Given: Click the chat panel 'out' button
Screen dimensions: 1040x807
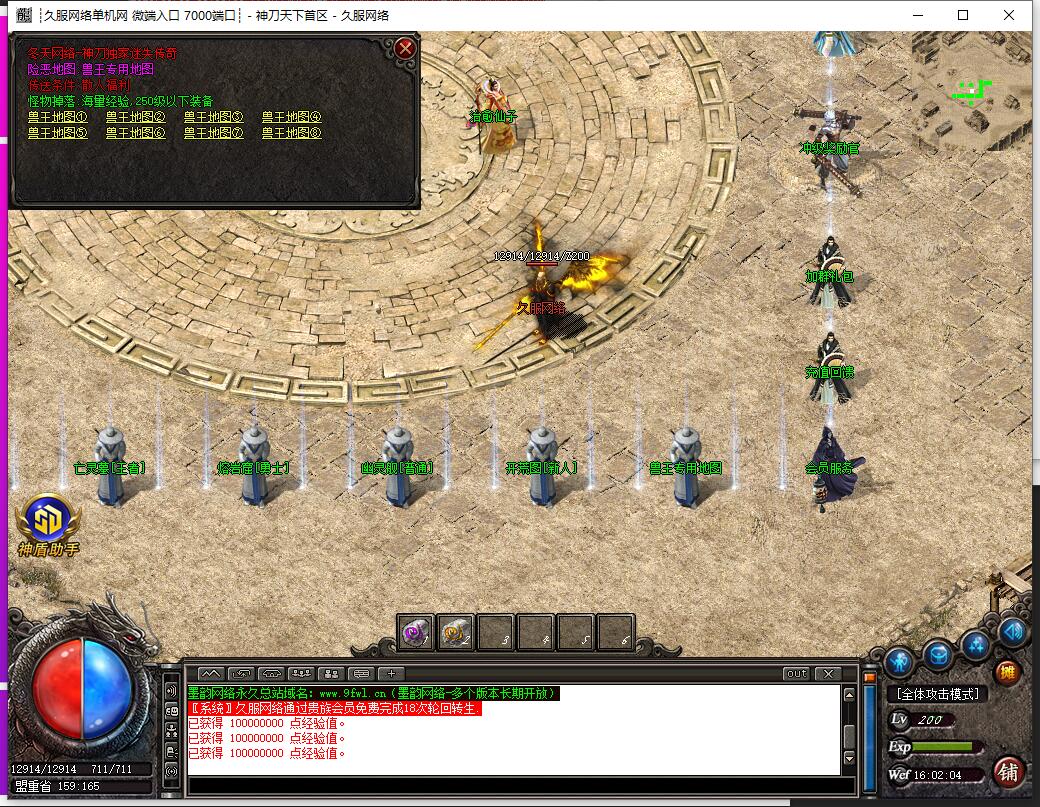Looking at the screenshot, I should [x=796, y=674].
